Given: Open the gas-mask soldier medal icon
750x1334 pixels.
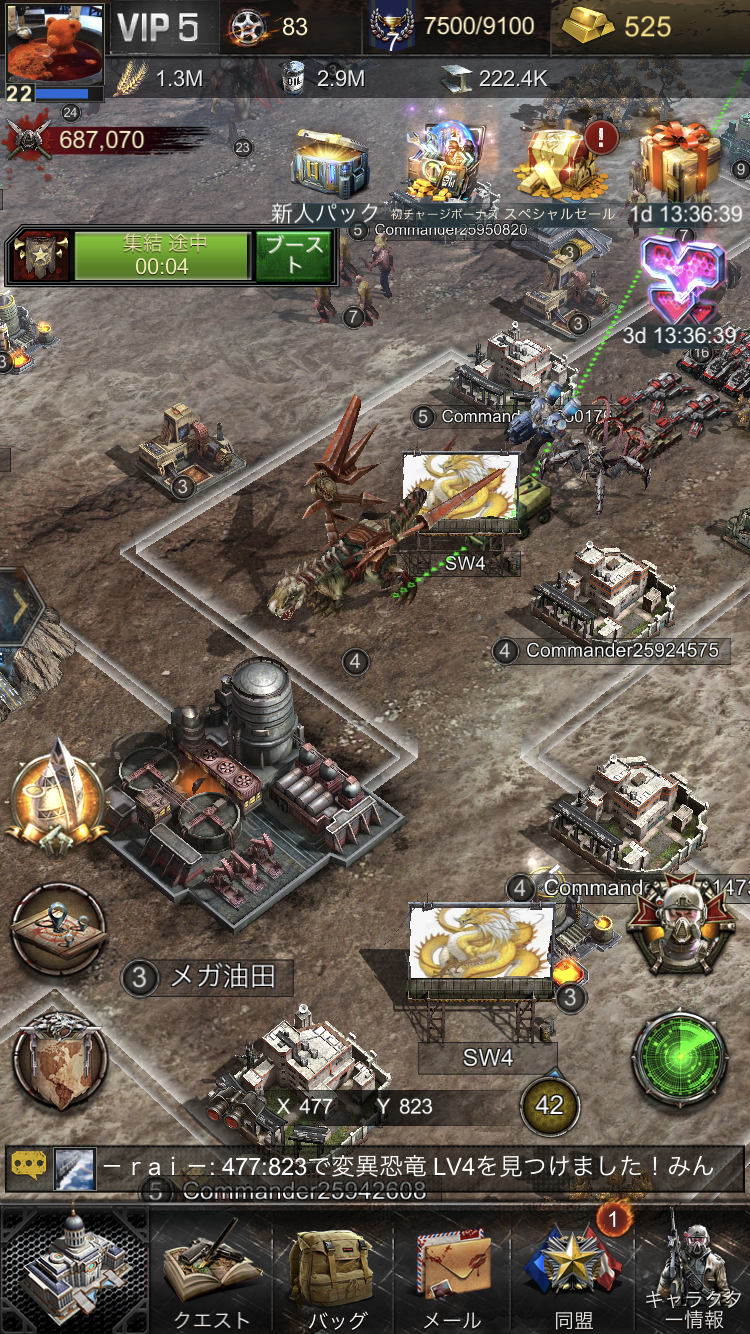Looking at the screenshot, I should 680,928.
